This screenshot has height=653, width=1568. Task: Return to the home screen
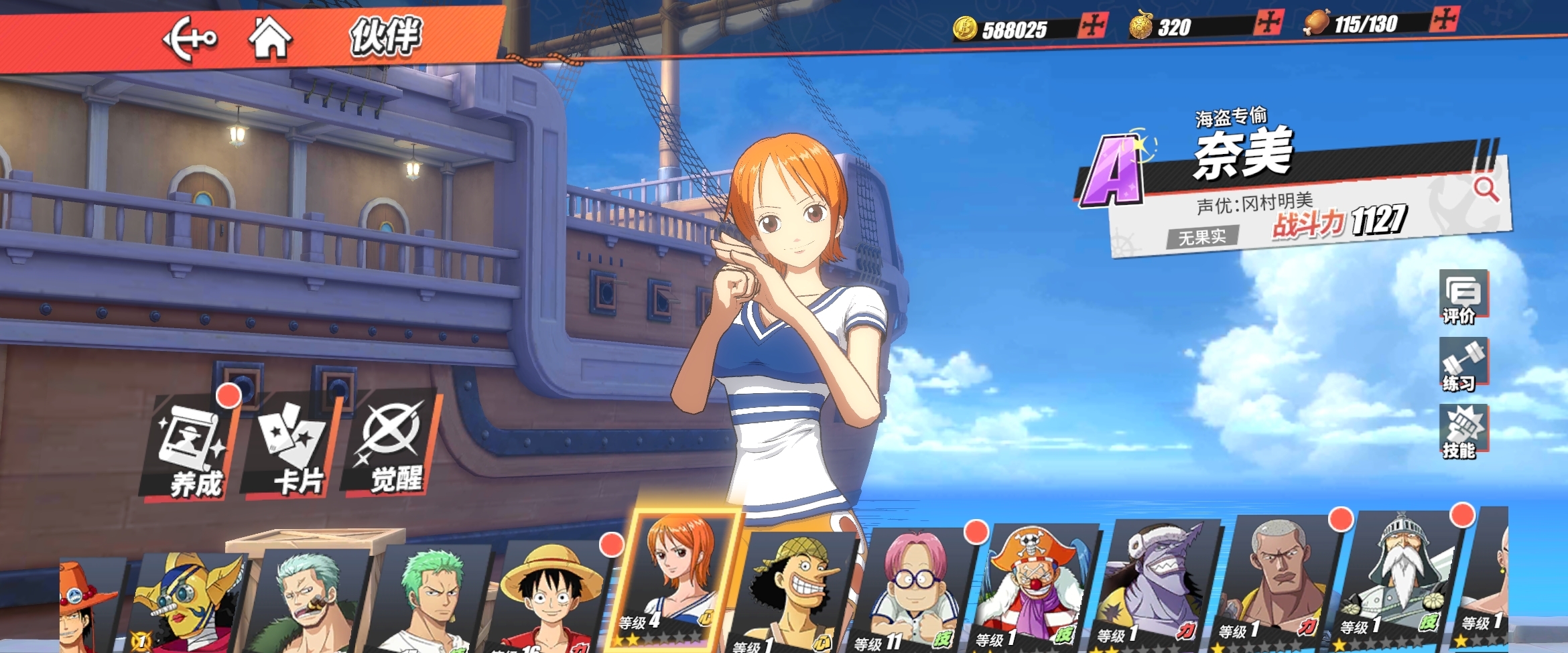click(270, 38)
